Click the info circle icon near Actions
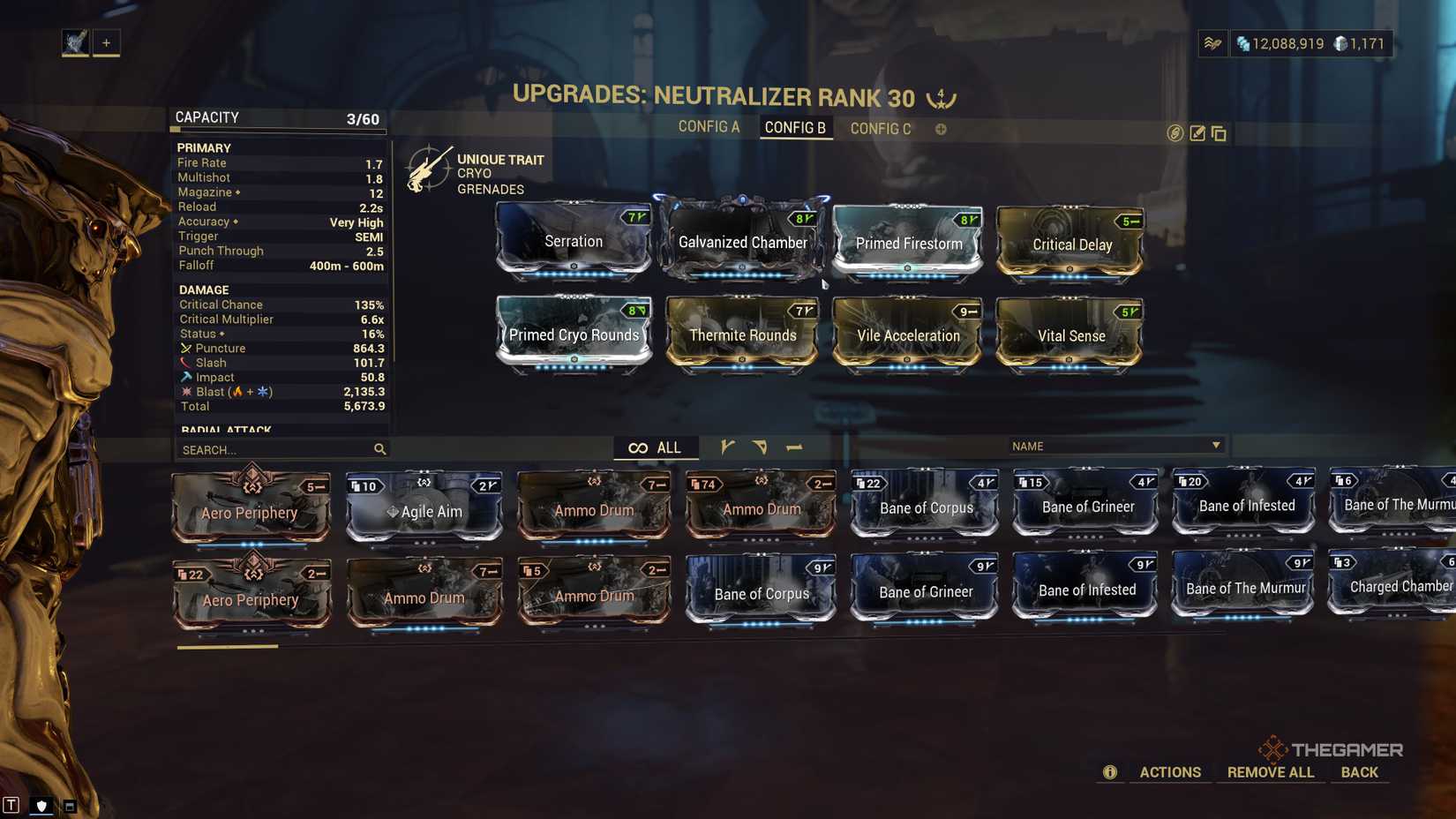 tap(1109, 771)
